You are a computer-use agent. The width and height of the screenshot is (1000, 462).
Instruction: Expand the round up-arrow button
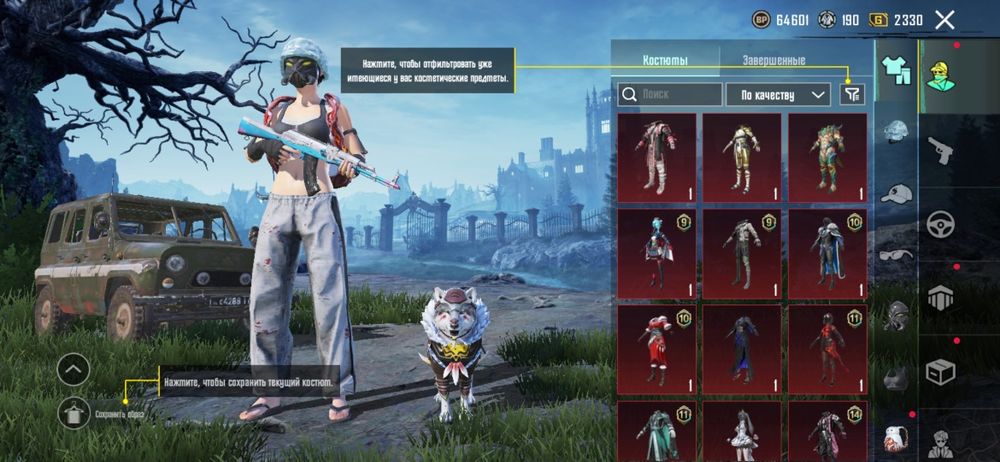(74, 369)
